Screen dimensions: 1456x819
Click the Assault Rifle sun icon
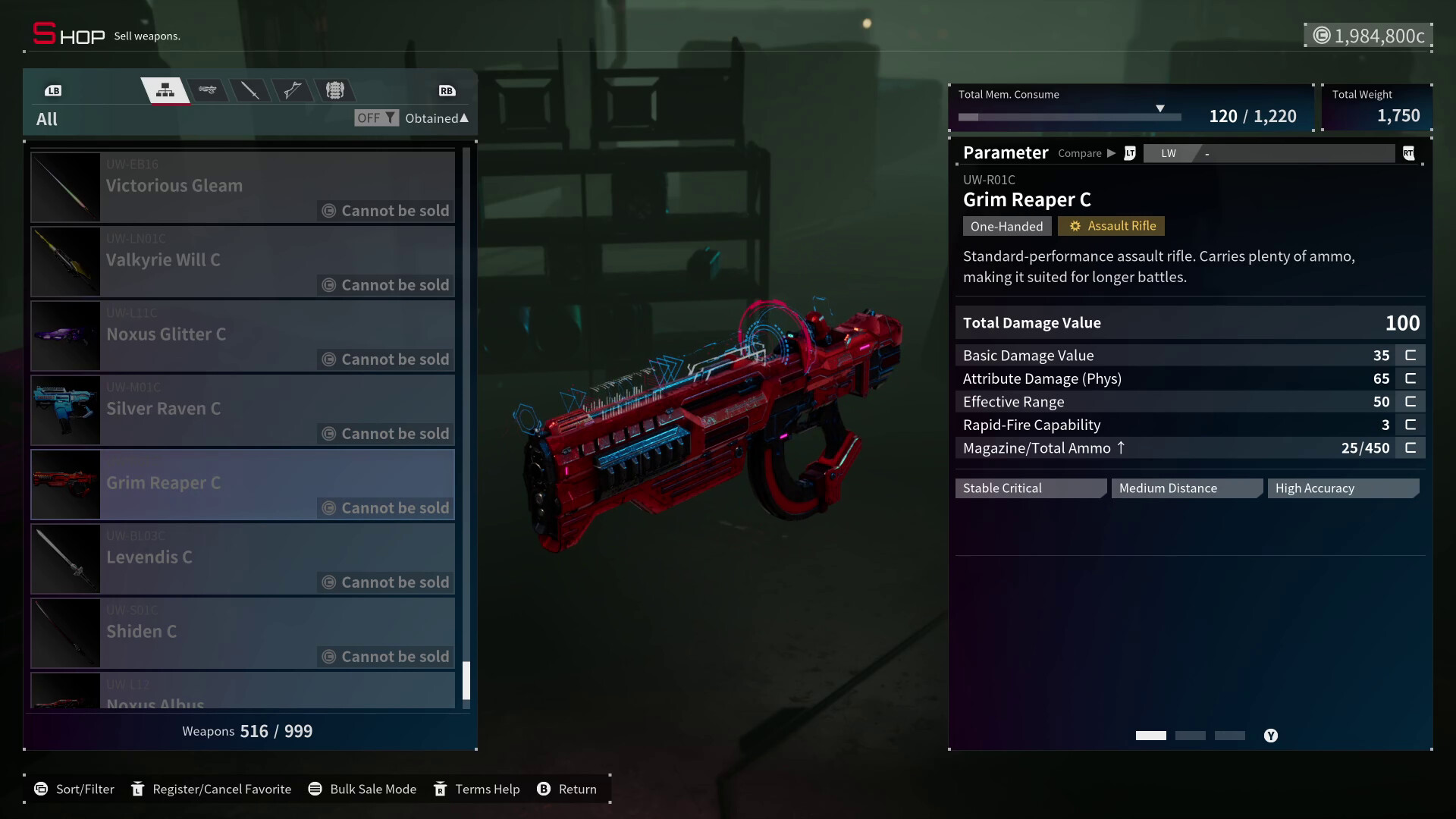[x=1075, y=225]
